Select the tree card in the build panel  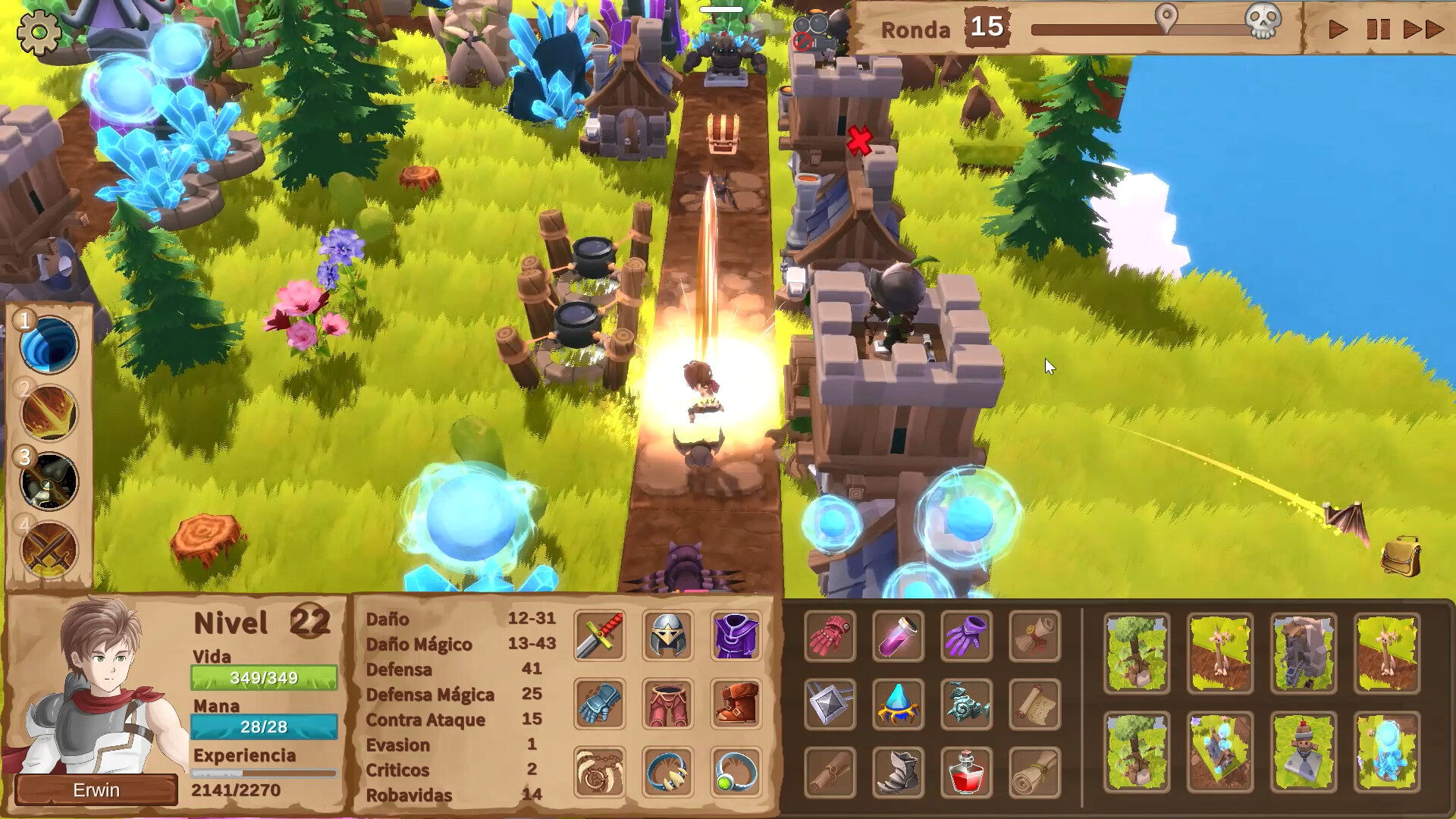point(1136,652)
